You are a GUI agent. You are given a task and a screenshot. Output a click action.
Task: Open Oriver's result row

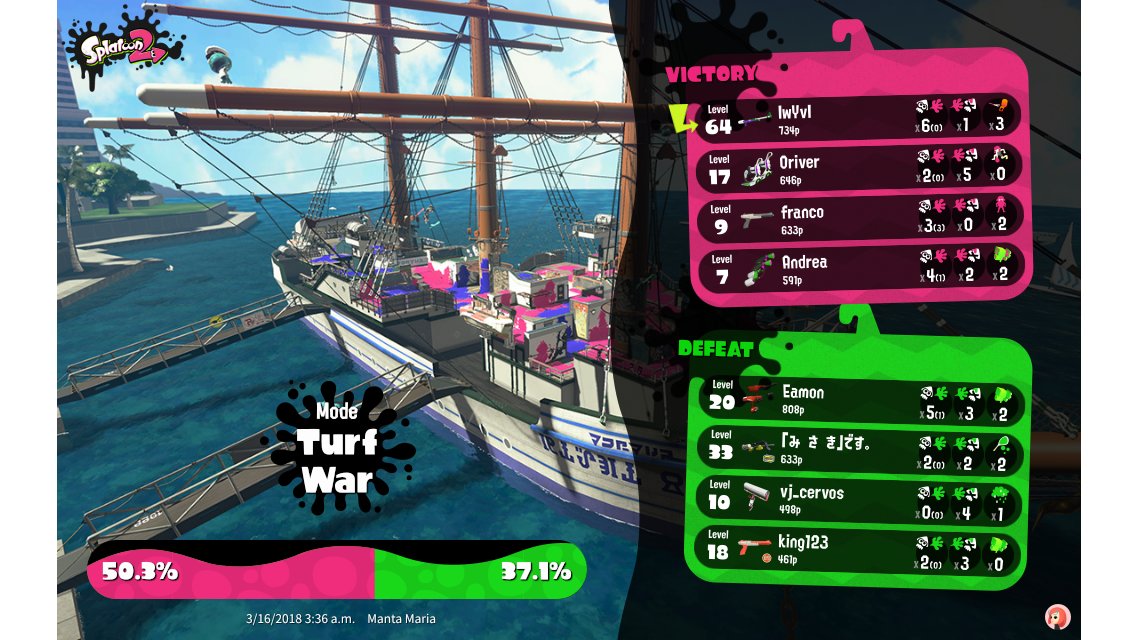click(859, 168)
